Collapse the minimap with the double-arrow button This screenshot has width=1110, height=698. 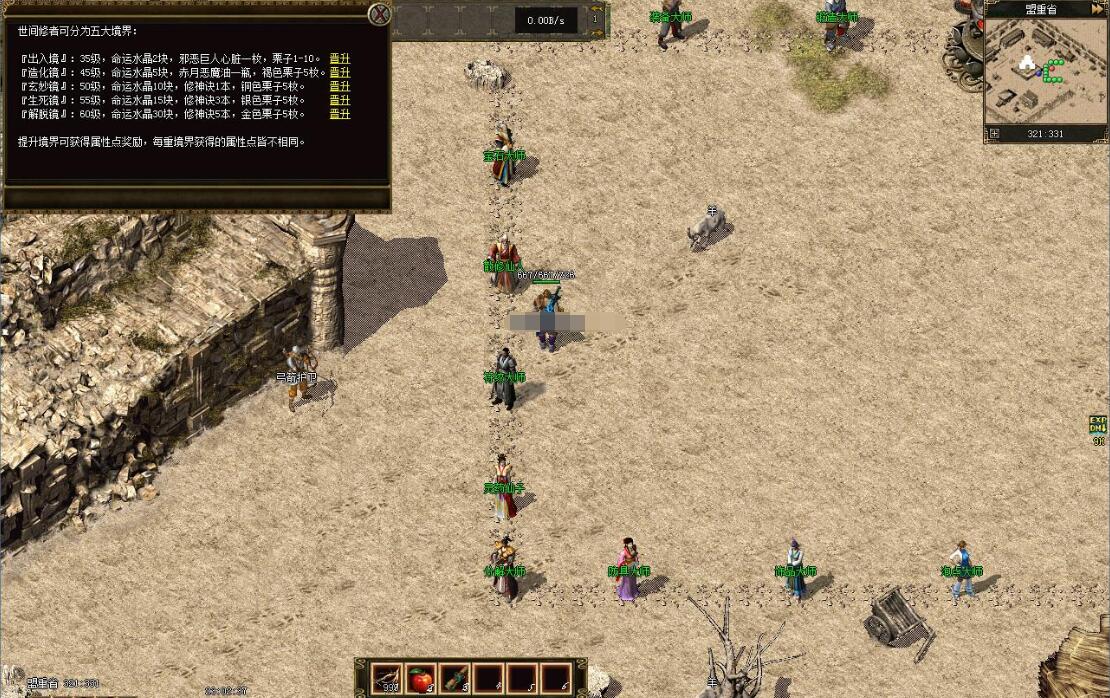tap(1100, 9)
